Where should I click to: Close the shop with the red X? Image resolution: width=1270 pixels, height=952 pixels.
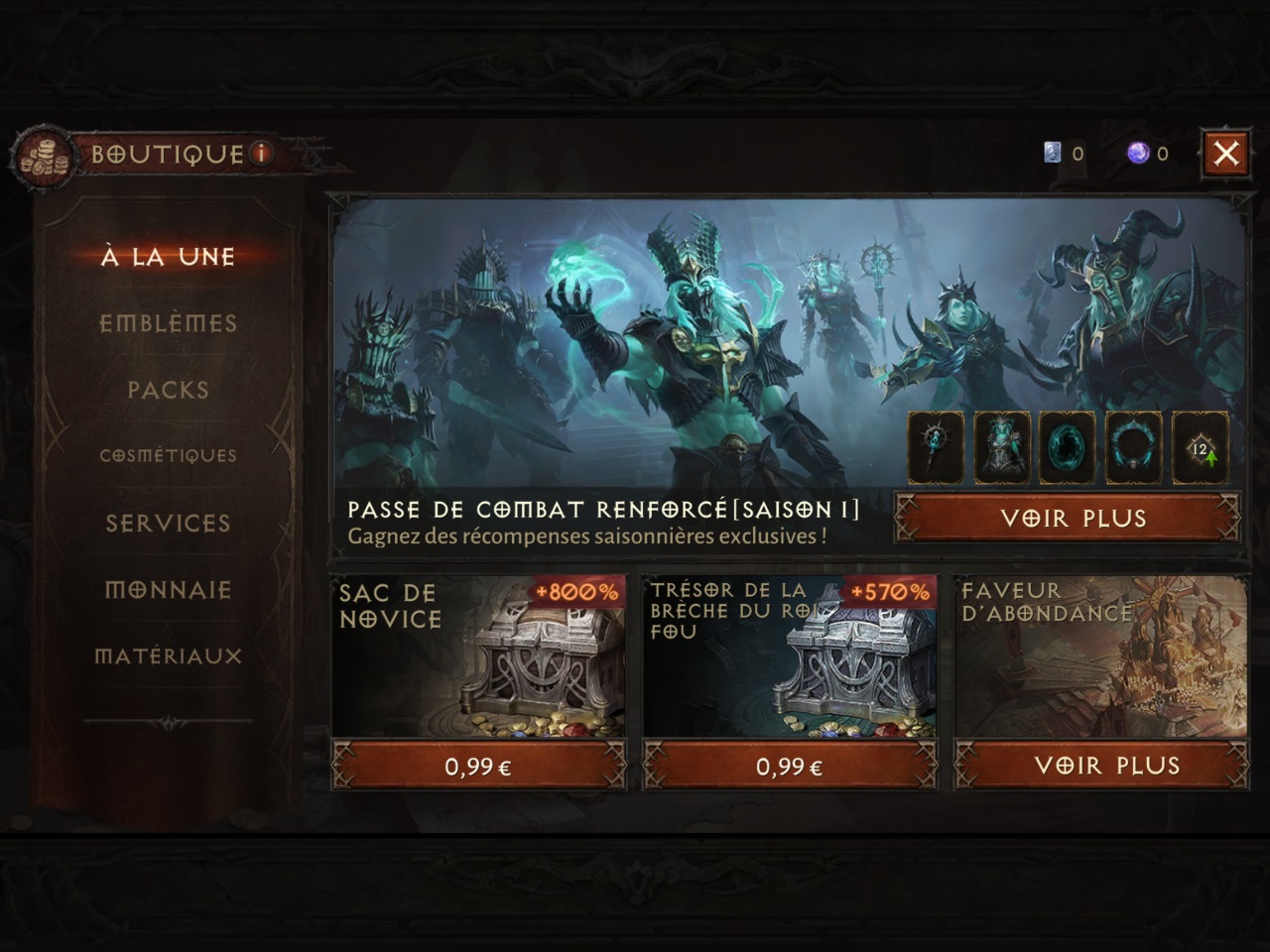pyautogui.click(x=1224, y=153)
